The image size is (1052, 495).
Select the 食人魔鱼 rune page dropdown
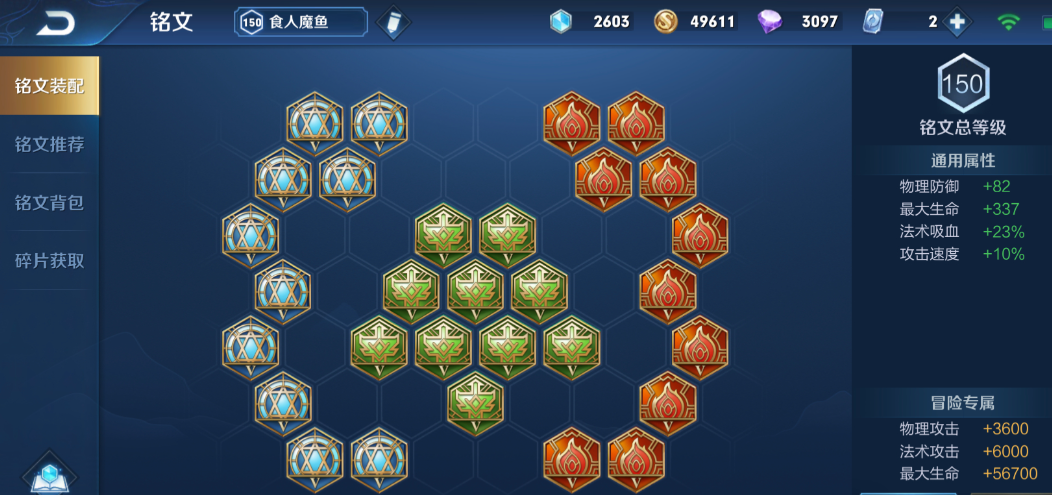[301, 21]
